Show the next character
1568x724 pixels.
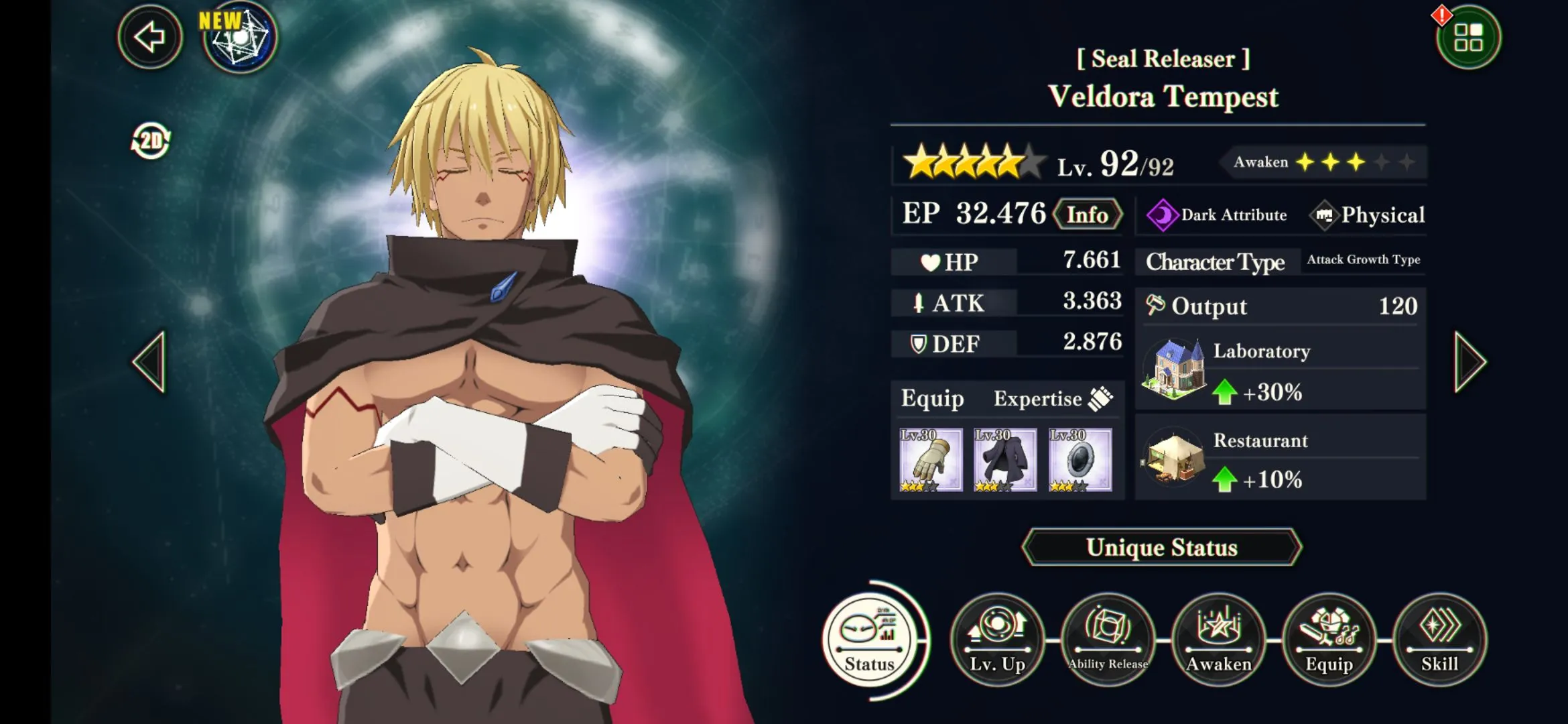click(1469, 361)
